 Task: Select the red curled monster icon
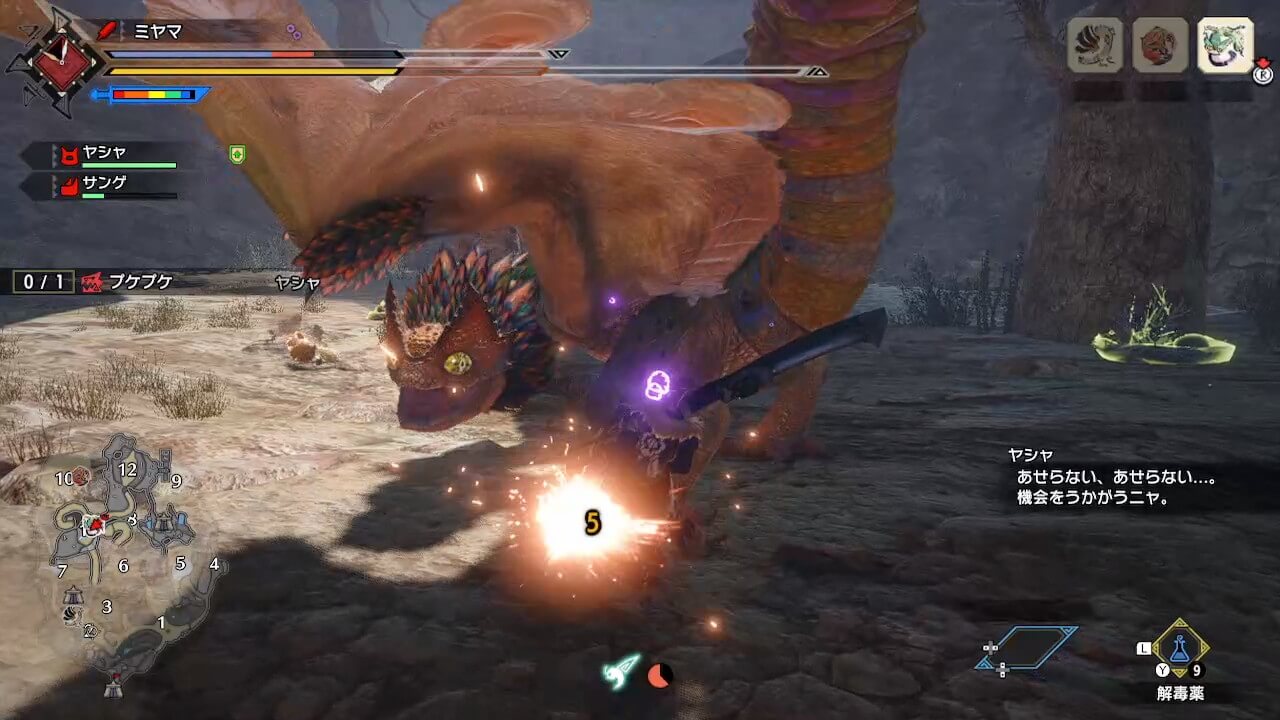click(1160, 45)
